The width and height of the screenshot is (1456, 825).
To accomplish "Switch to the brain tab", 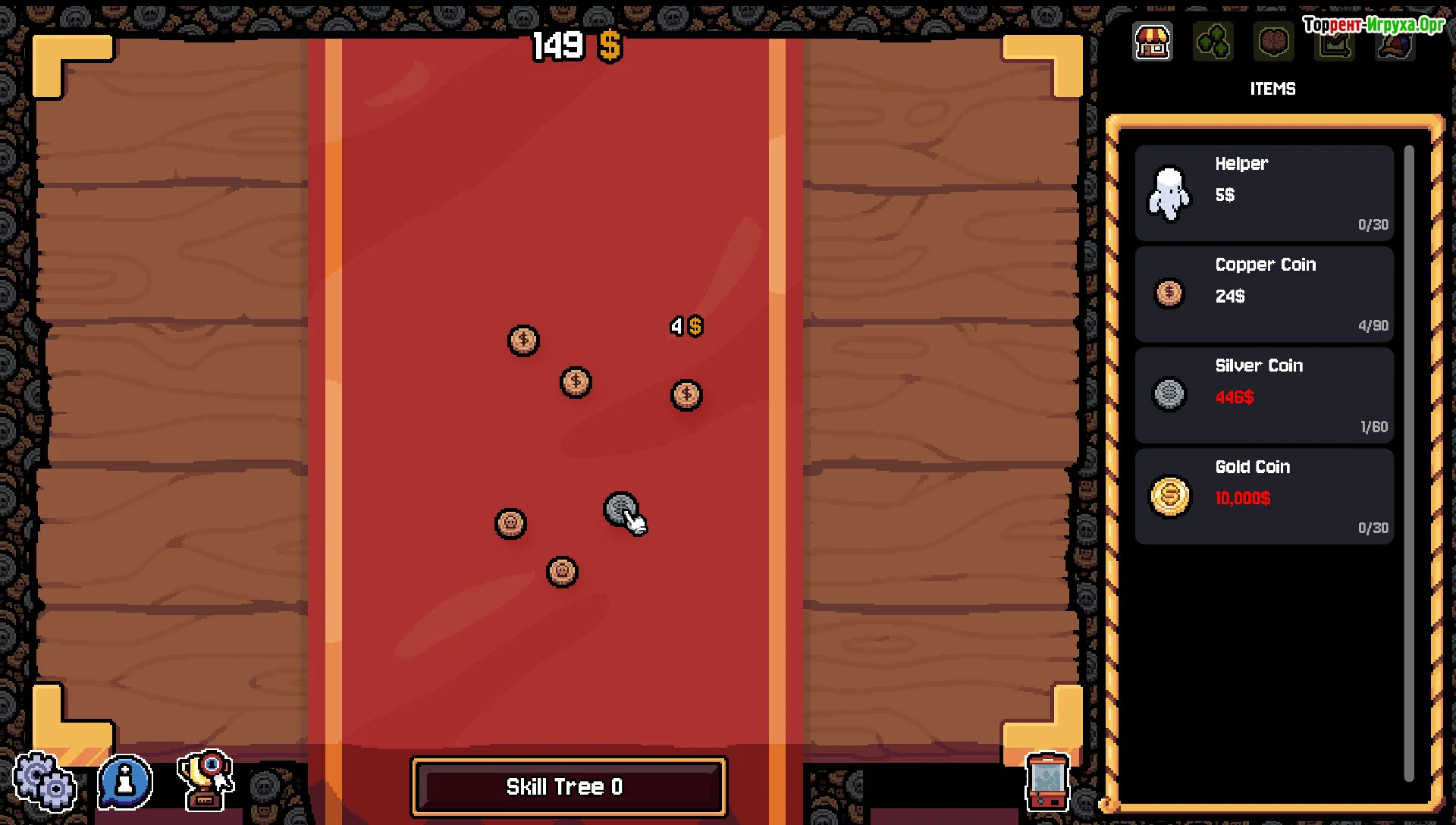I will [x=1273, y=42].
